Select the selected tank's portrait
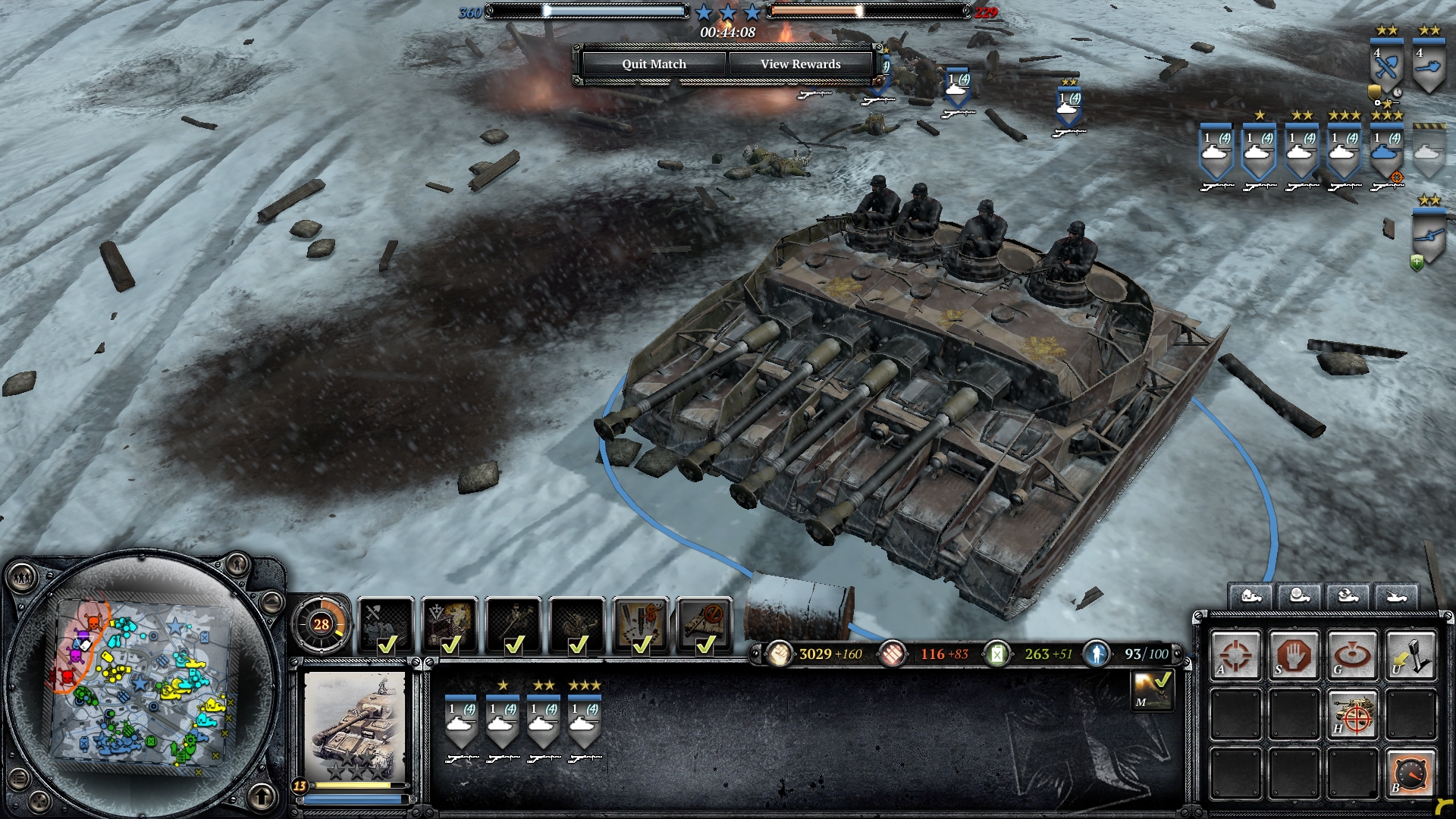The width and height of the screenshot is (1456, 819). tap(355, 726)
